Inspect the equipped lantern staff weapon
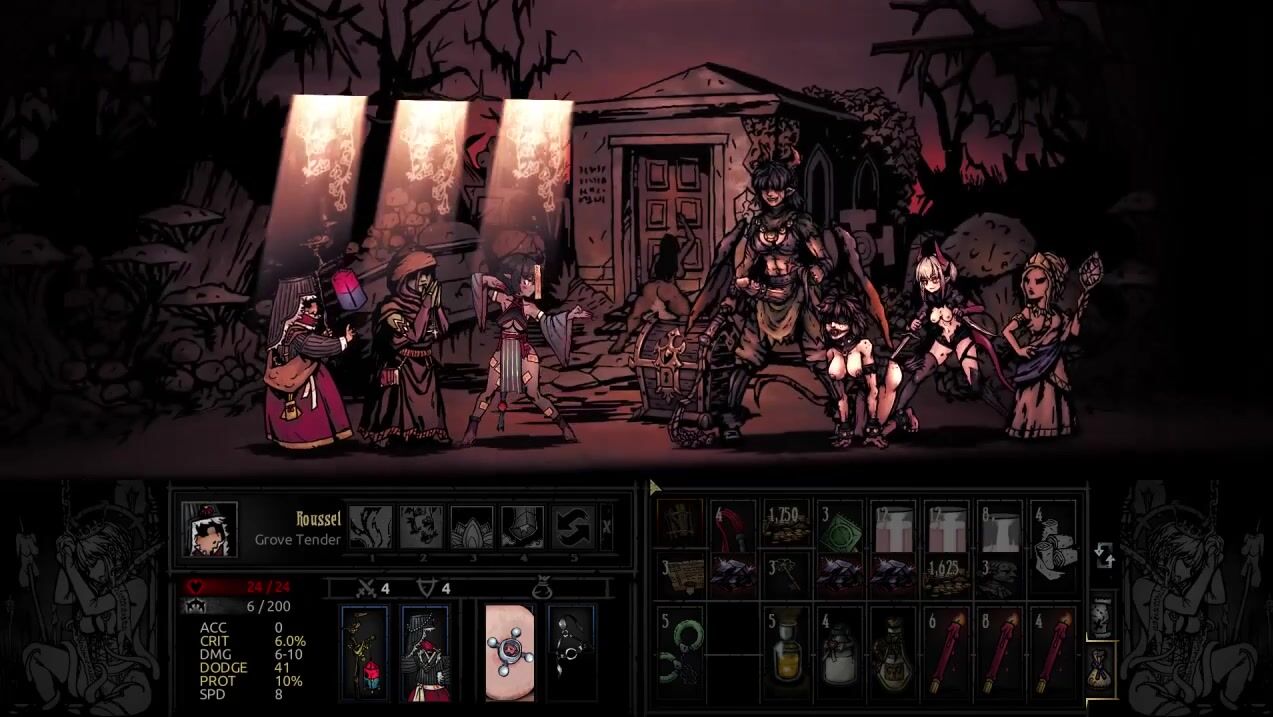 (363, 652)
